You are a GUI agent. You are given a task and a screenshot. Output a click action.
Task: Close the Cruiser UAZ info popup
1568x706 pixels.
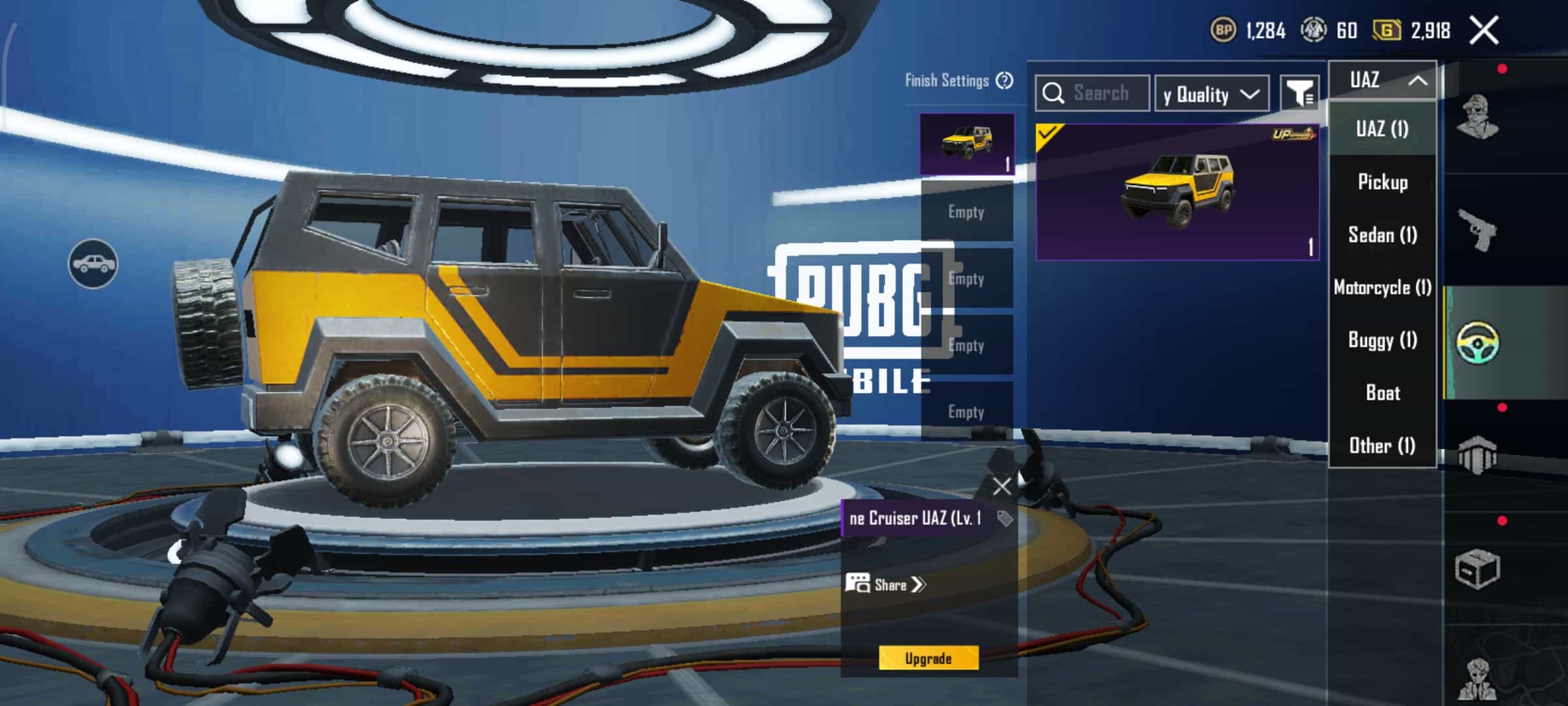1002,486
